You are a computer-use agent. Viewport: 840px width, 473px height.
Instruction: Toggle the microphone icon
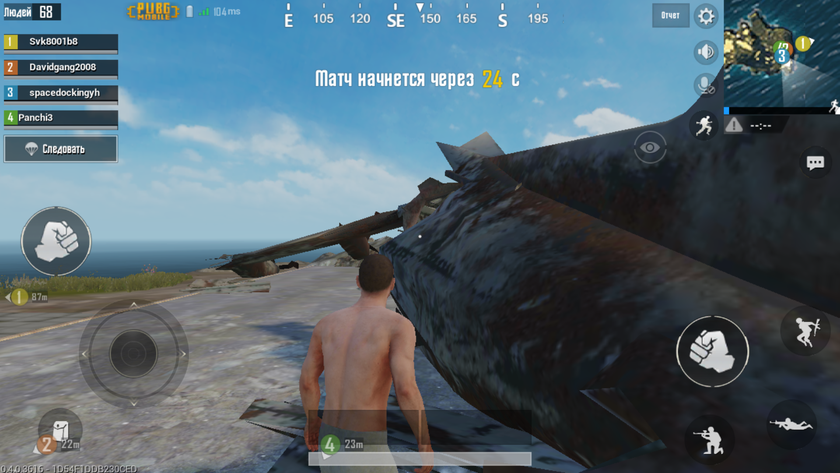(x=706, y=86)
